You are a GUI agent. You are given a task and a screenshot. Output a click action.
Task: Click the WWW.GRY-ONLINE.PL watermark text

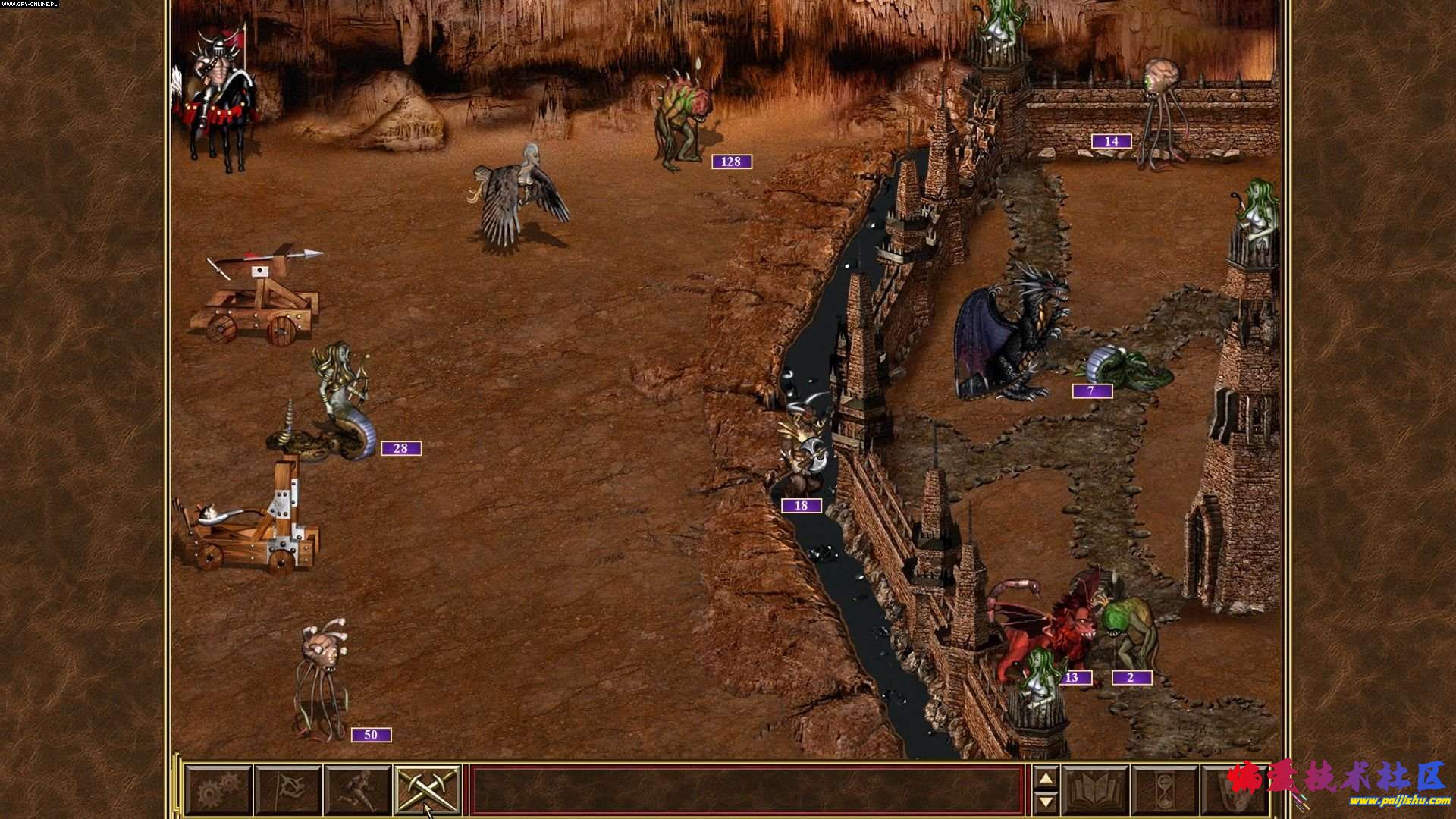point(30,5)
